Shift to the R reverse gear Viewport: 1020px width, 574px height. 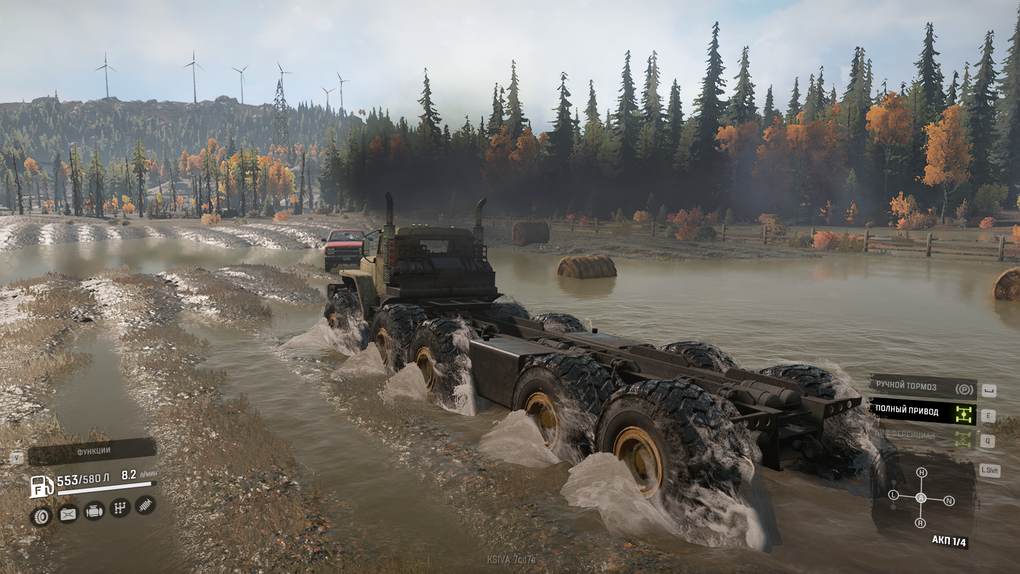[921, 523]
